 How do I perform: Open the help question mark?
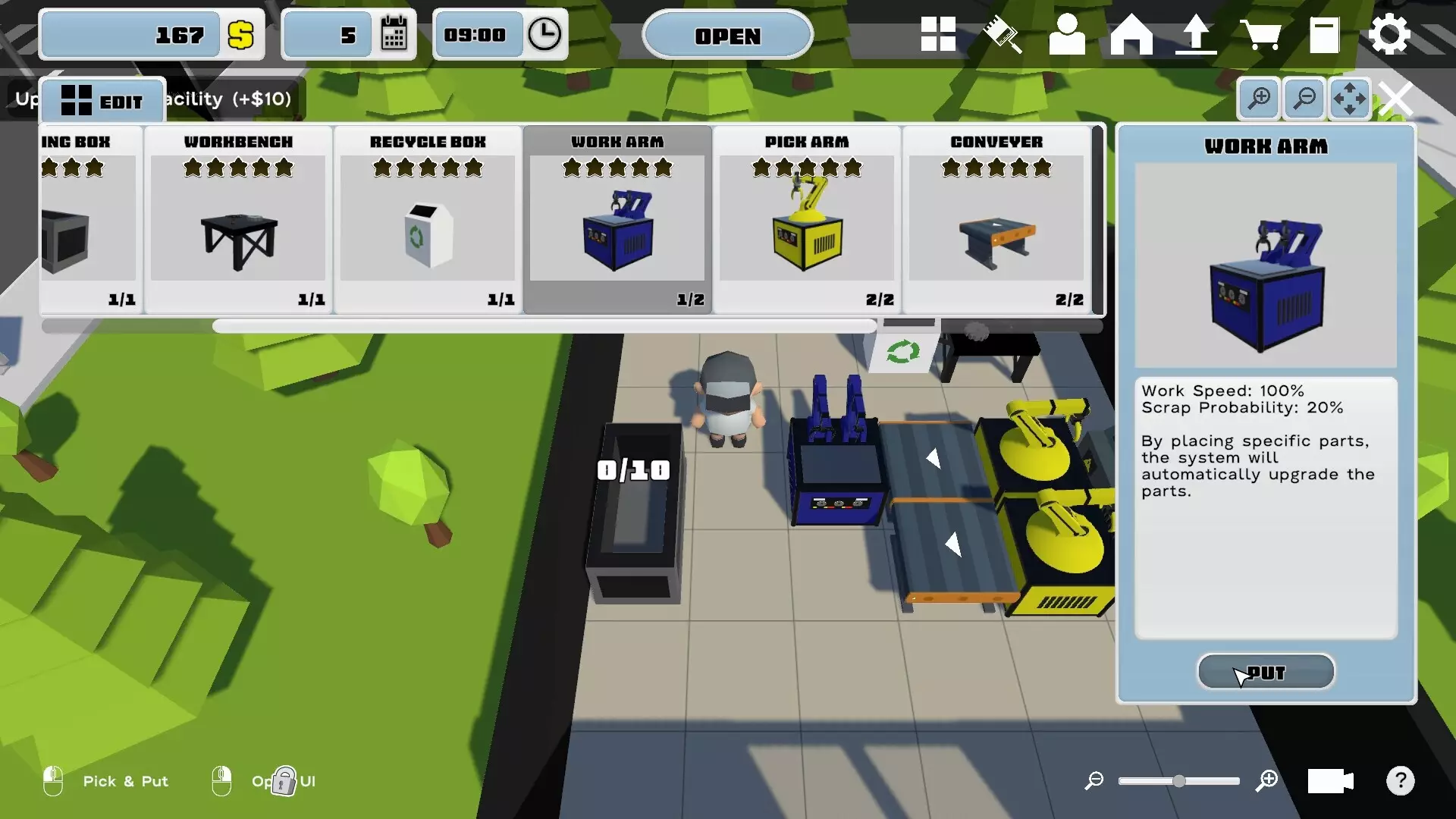point(1401,780)
